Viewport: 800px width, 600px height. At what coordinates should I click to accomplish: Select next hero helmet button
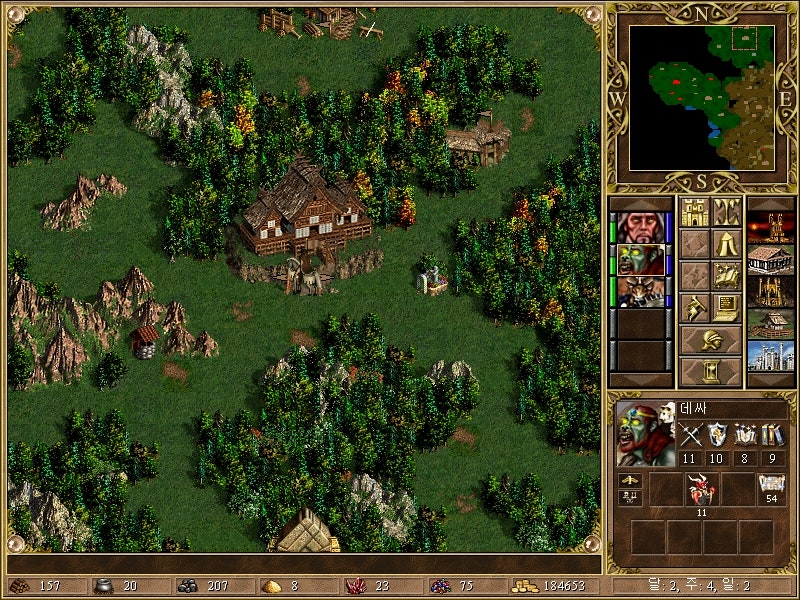pyautogui.click(x=710, y=340)
